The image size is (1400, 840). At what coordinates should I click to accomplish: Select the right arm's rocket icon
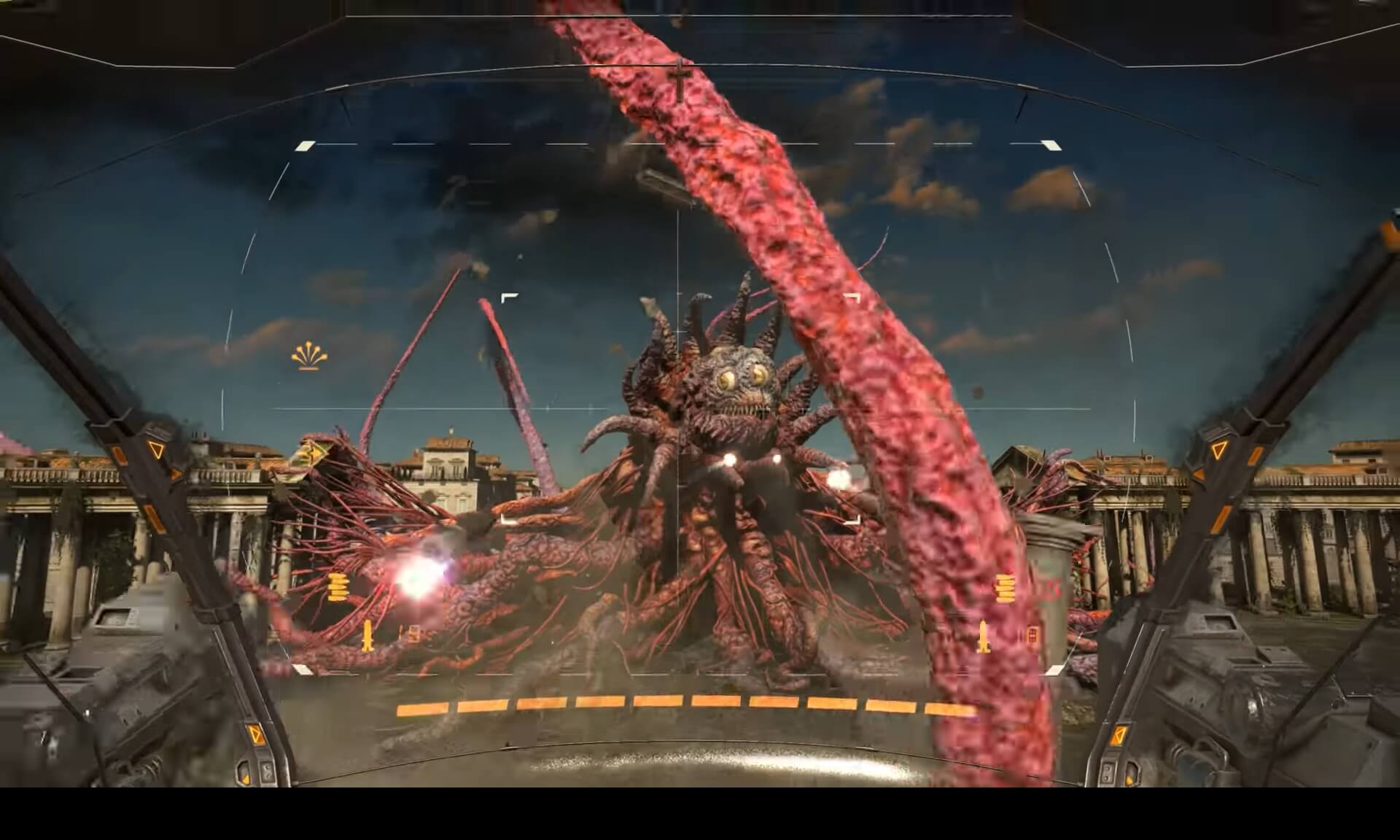(984, 635)
